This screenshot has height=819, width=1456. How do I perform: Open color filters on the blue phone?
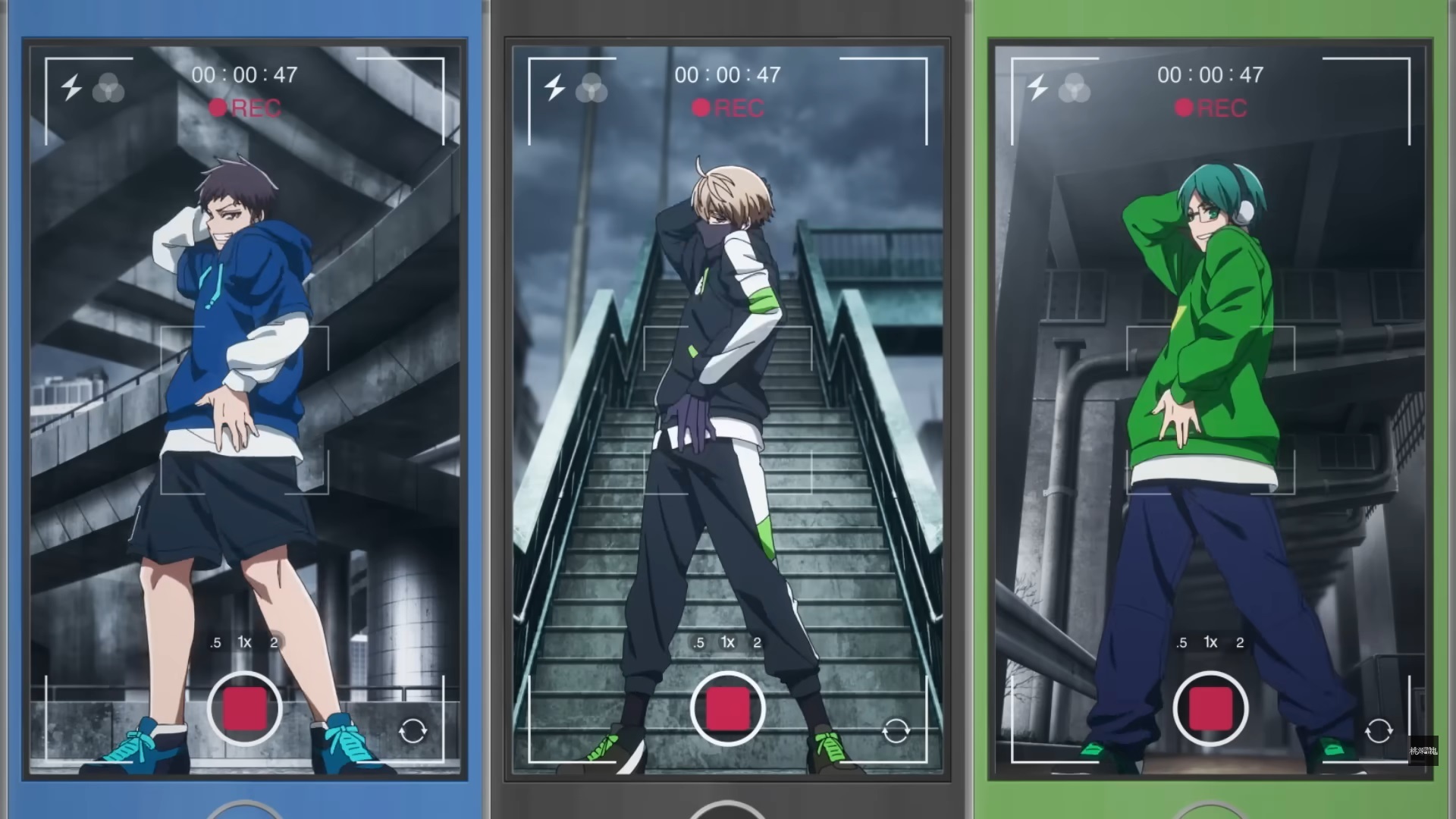108,88
